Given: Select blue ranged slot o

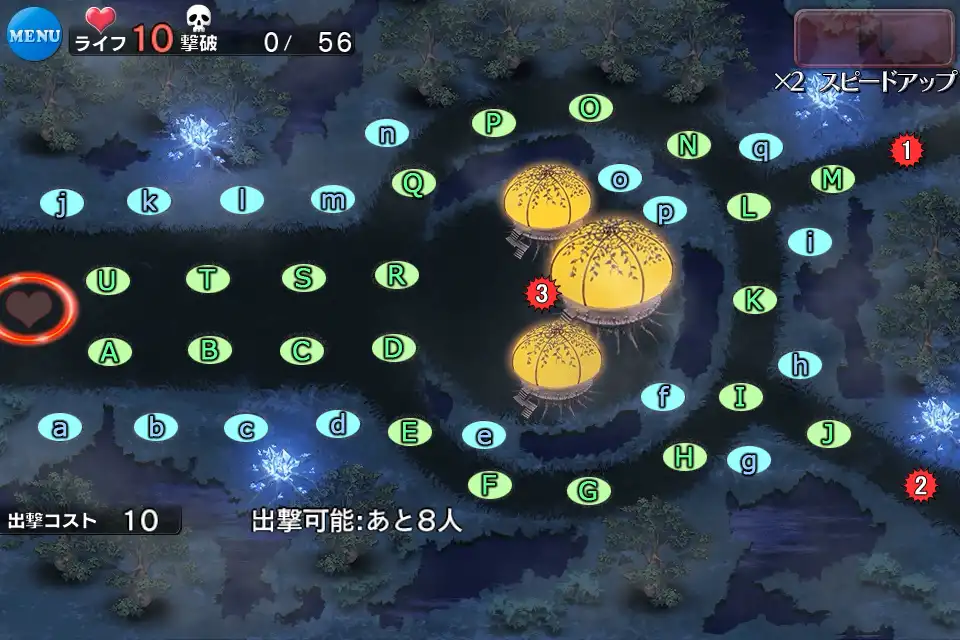Looking at the screenshot, I should point(620,178).
